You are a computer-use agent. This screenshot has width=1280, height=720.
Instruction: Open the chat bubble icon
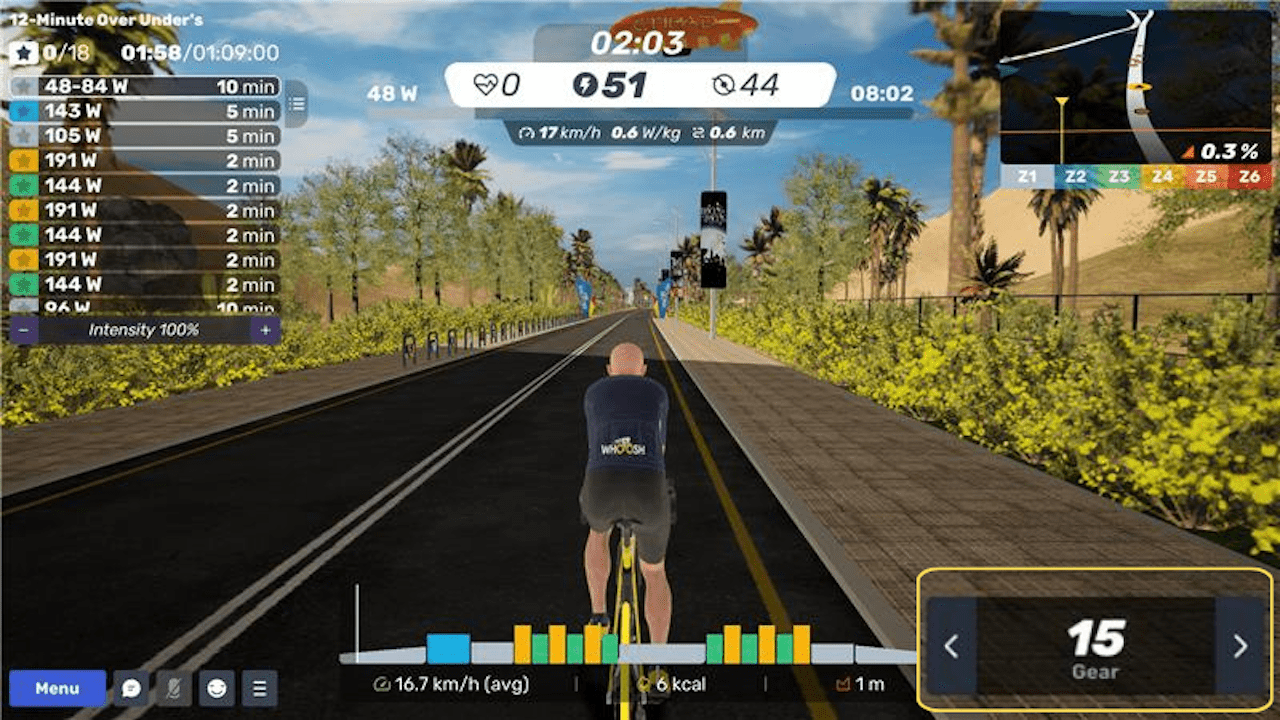click(131, 688)
